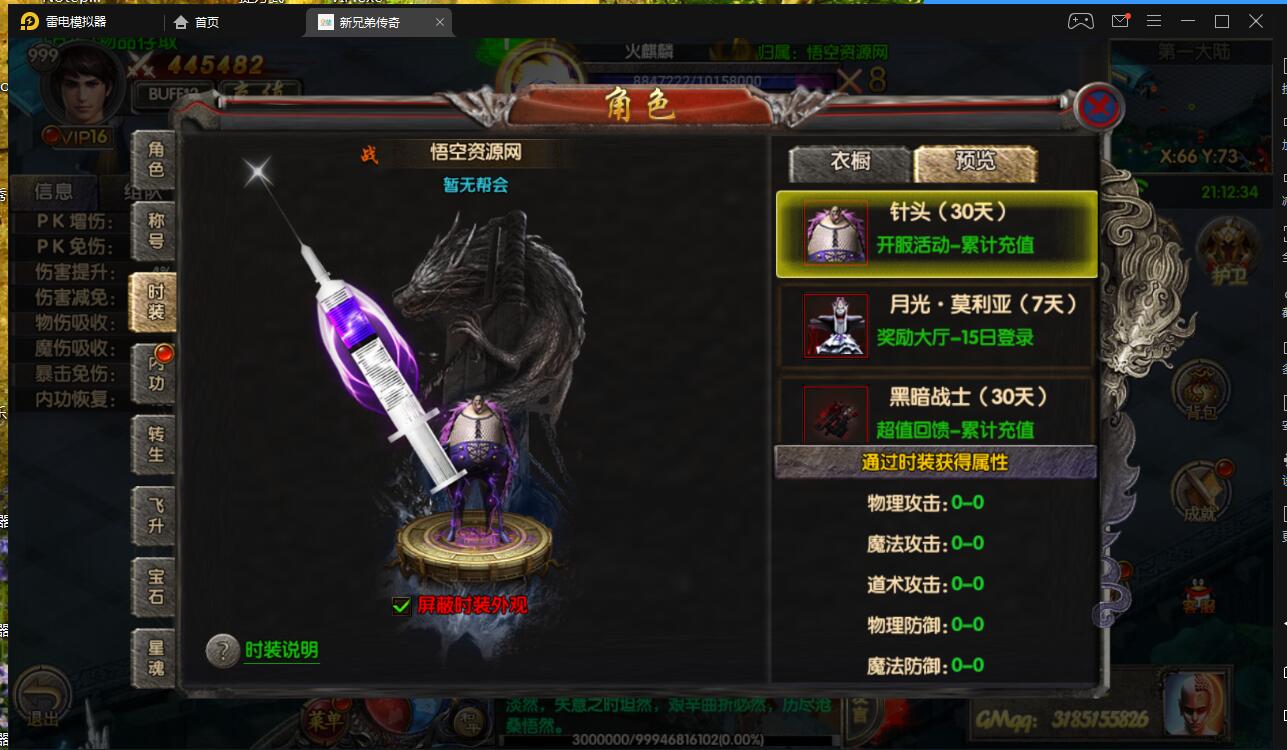The width and height of the screenshot is (1287, 750).
Task: Select the 预览 preview tab
Action: pyautogui.click(x=975, y=162)
